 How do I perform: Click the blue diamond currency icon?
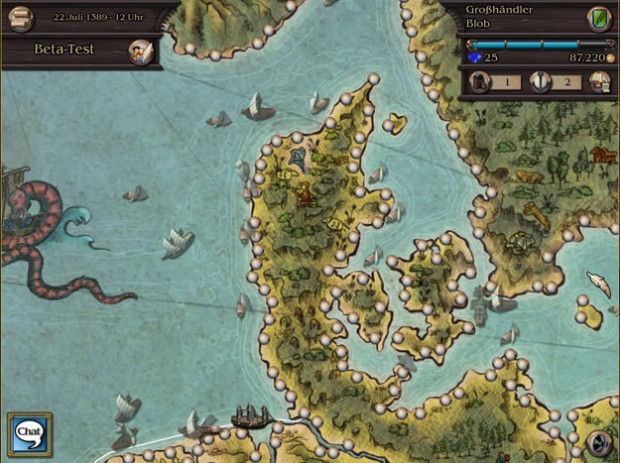click(475, 59)
